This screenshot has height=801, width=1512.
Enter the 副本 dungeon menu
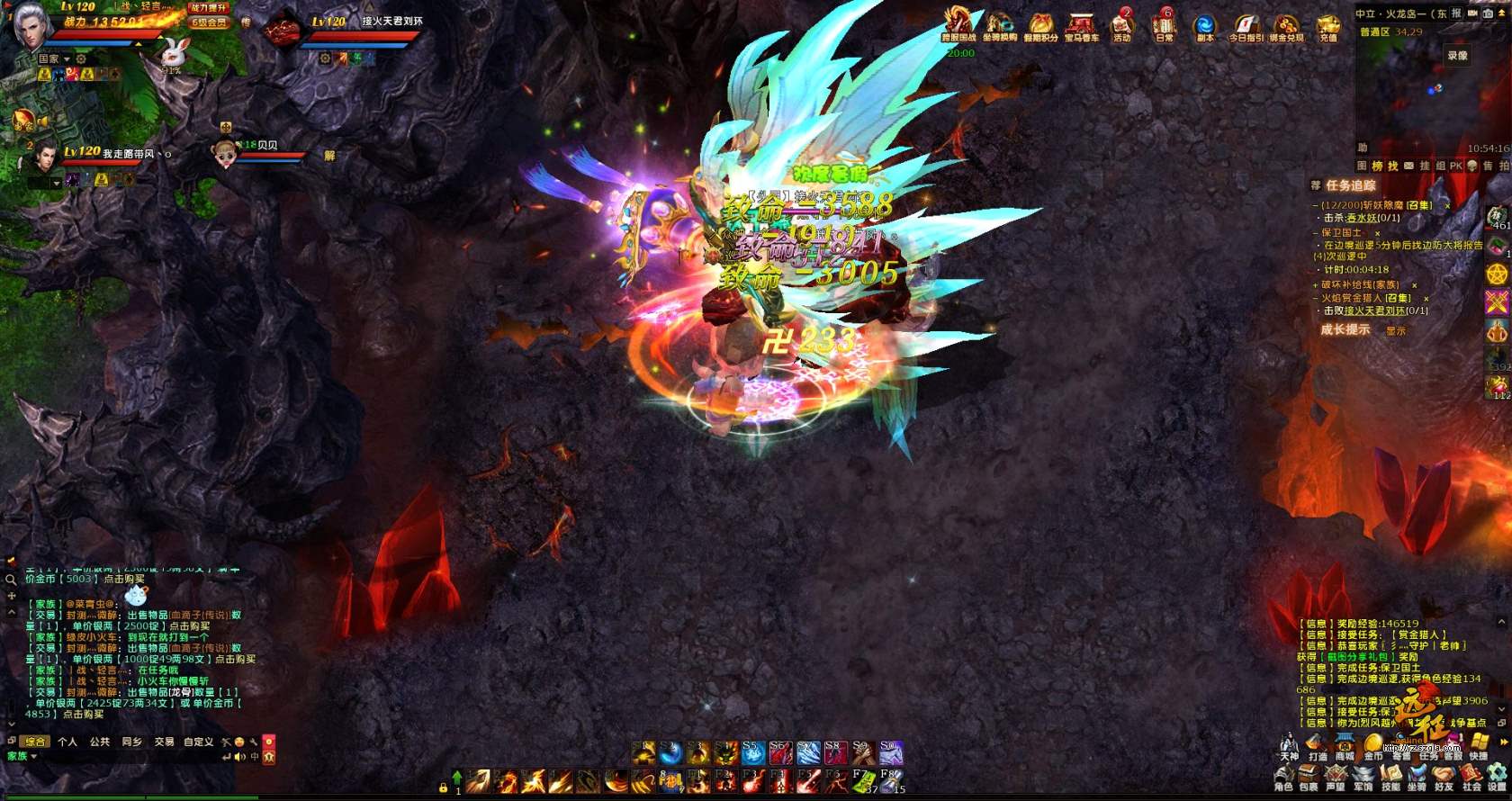click(x=1205, y=25)
